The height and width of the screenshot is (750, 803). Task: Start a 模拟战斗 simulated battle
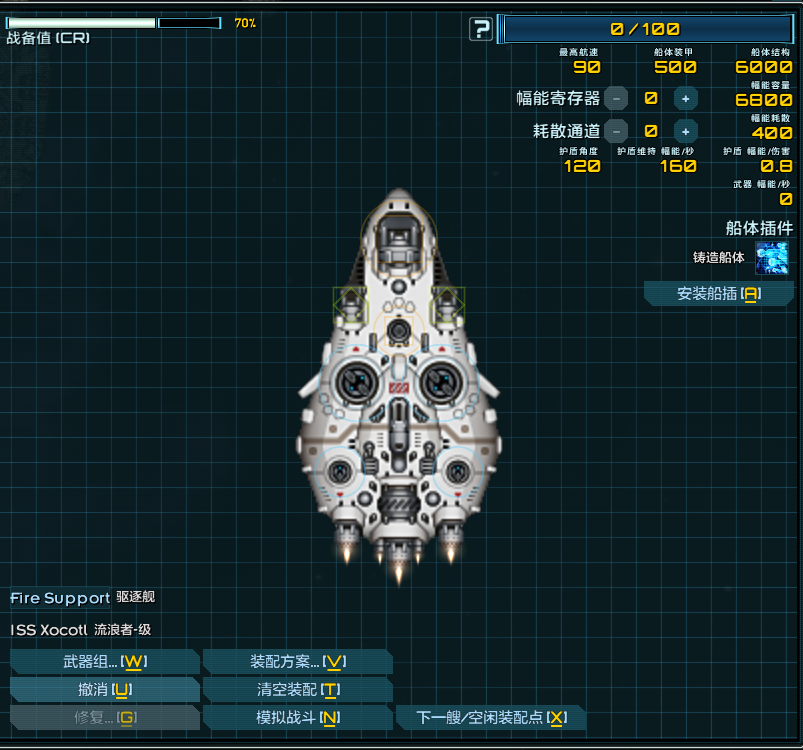(297, 718)
